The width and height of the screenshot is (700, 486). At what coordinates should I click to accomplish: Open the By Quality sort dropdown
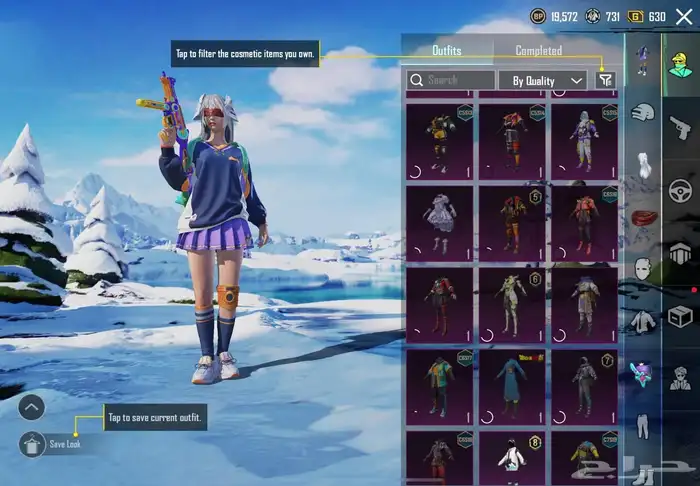tap(547, 80)
